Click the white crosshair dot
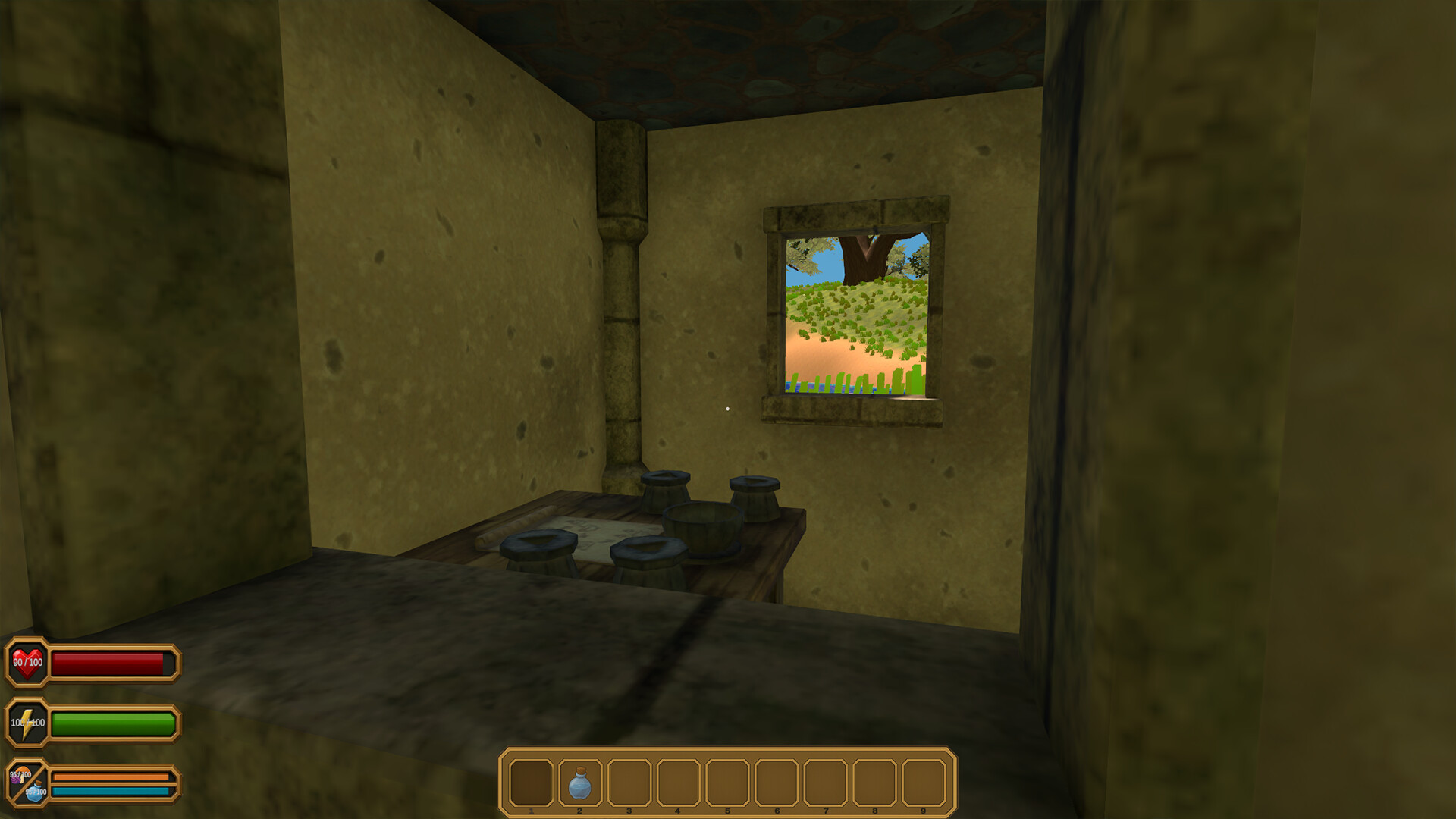 tap(729, 409)
